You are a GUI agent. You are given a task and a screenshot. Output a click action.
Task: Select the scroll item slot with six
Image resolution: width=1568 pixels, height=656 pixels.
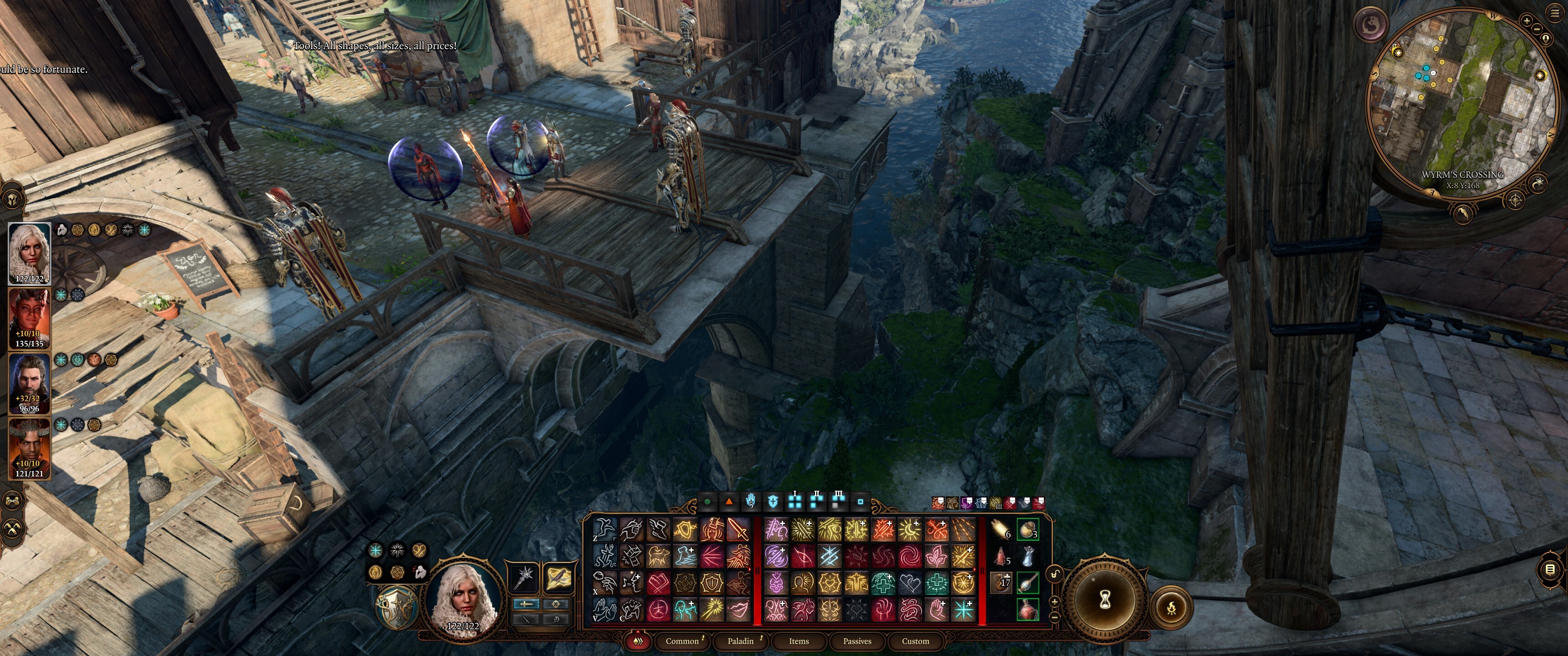[x=1001, y=530]
